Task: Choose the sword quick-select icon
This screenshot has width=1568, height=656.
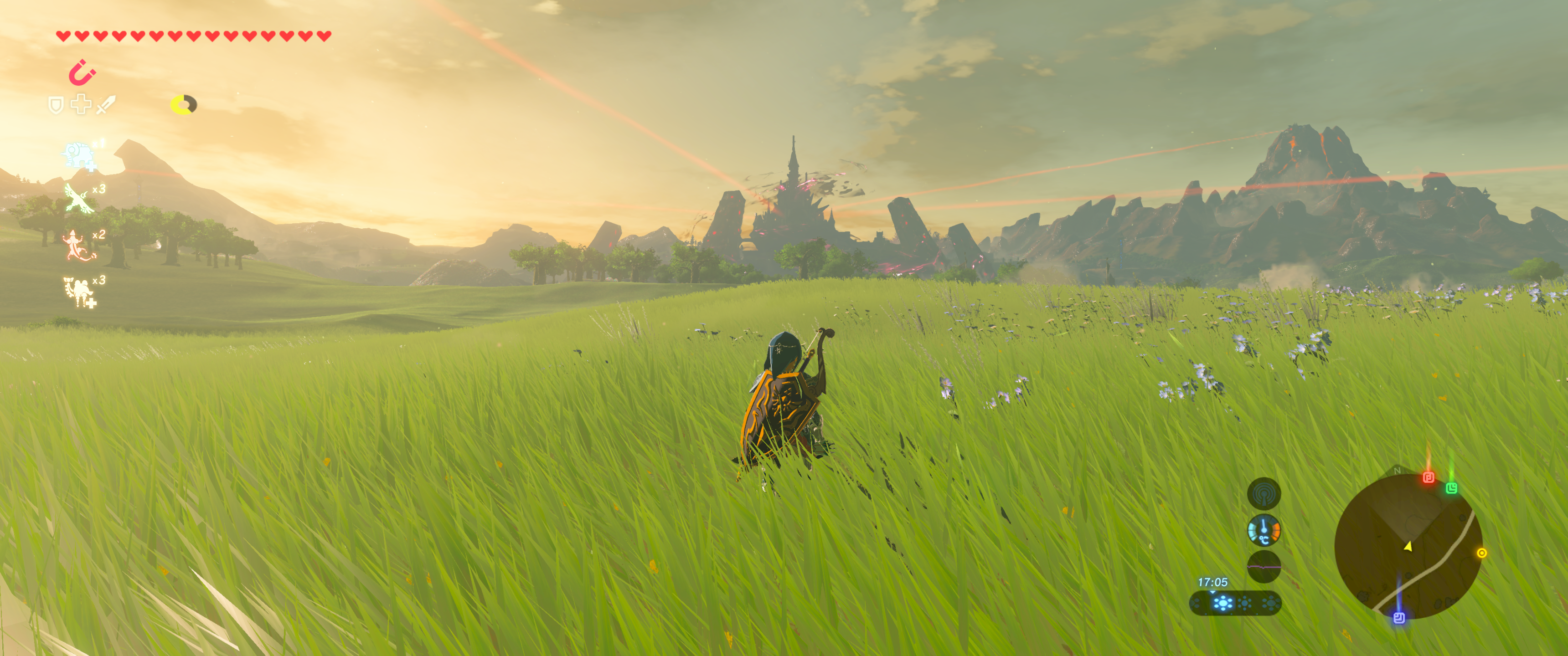Action: (x=106, y=105)
